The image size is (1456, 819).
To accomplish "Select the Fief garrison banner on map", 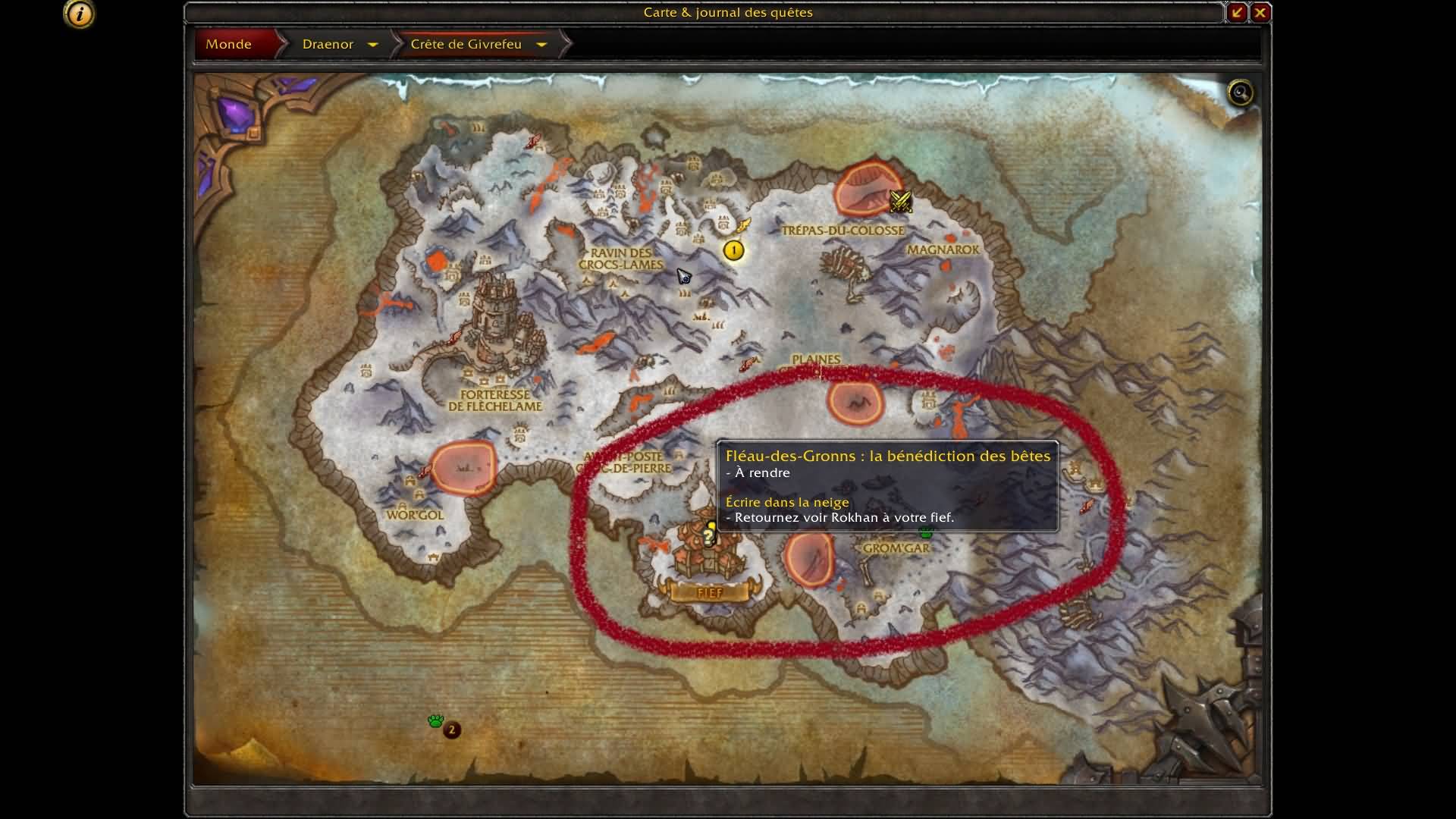I will (x=709, y=592).
